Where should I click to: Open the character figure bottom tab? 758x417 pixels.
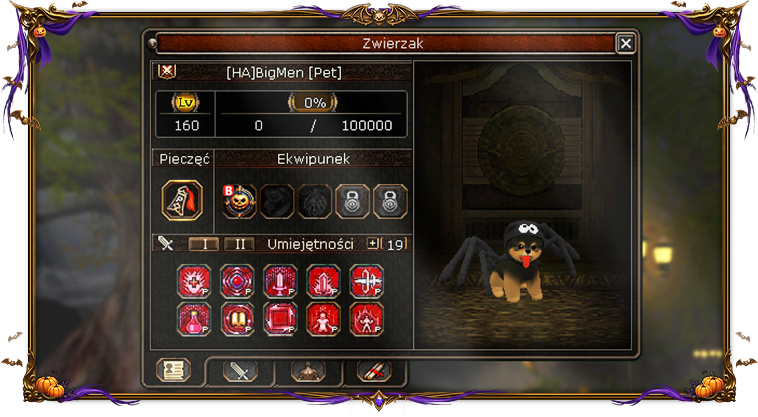[308, 371]
